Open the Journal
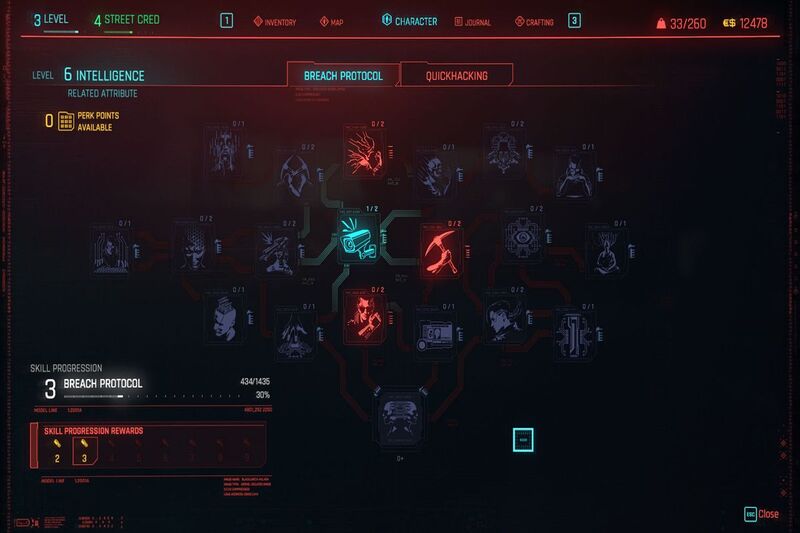 click(x=472, y=21)
